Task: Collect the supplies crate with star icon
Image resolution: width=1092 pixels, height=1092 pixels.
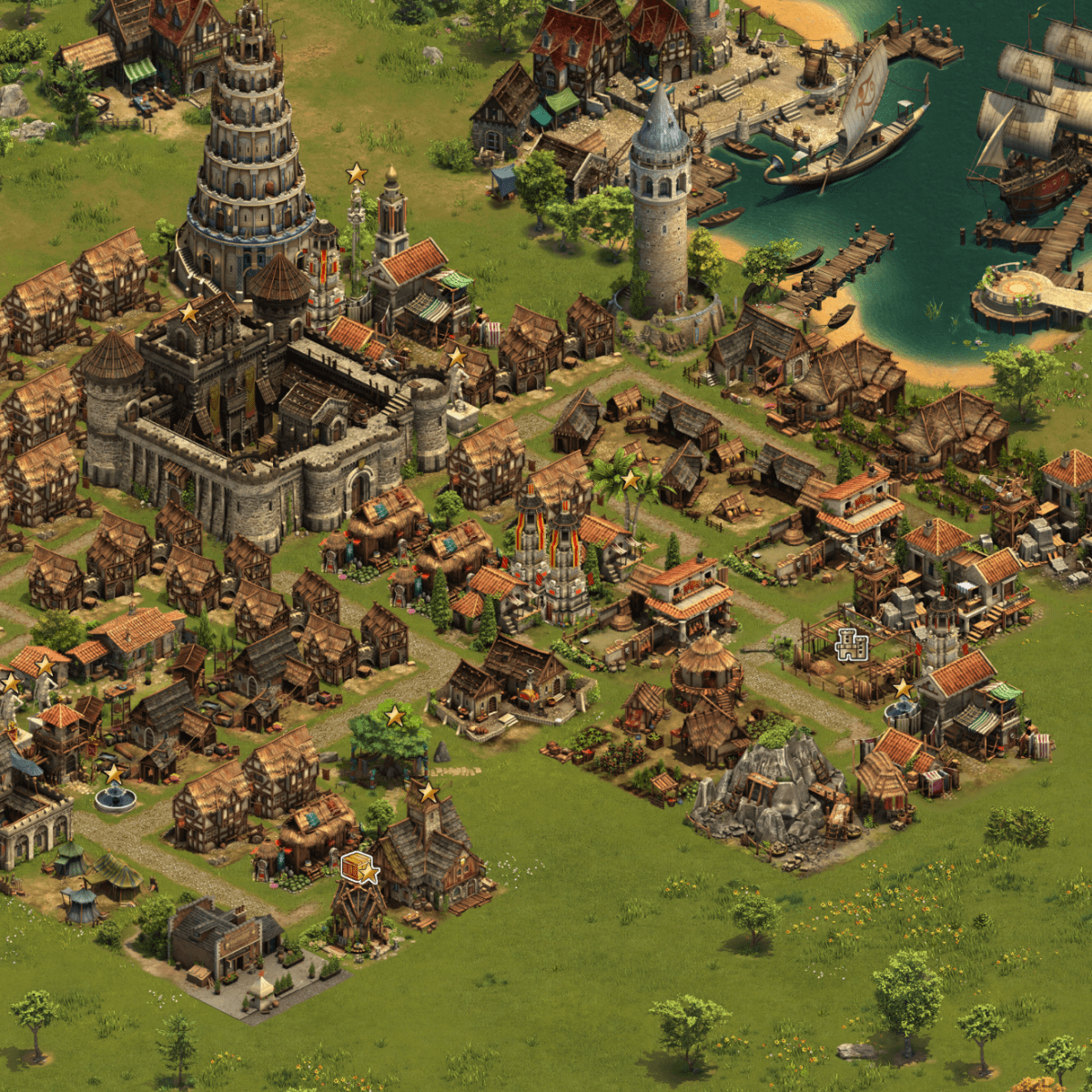Action: [x=359, y=868]
